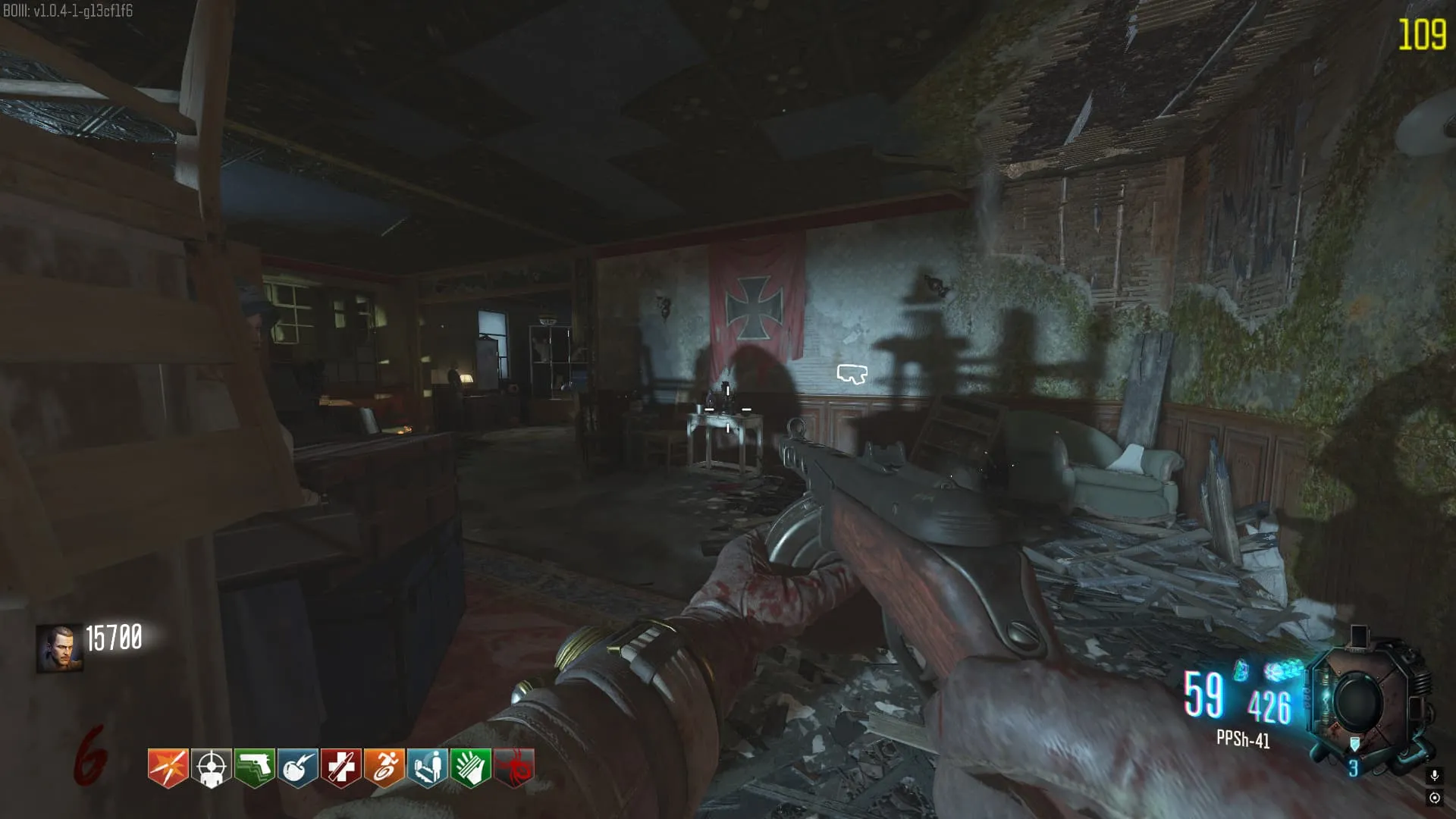Select the orange Stamin-Up runner perk
1456x819 pixels.
384,767
